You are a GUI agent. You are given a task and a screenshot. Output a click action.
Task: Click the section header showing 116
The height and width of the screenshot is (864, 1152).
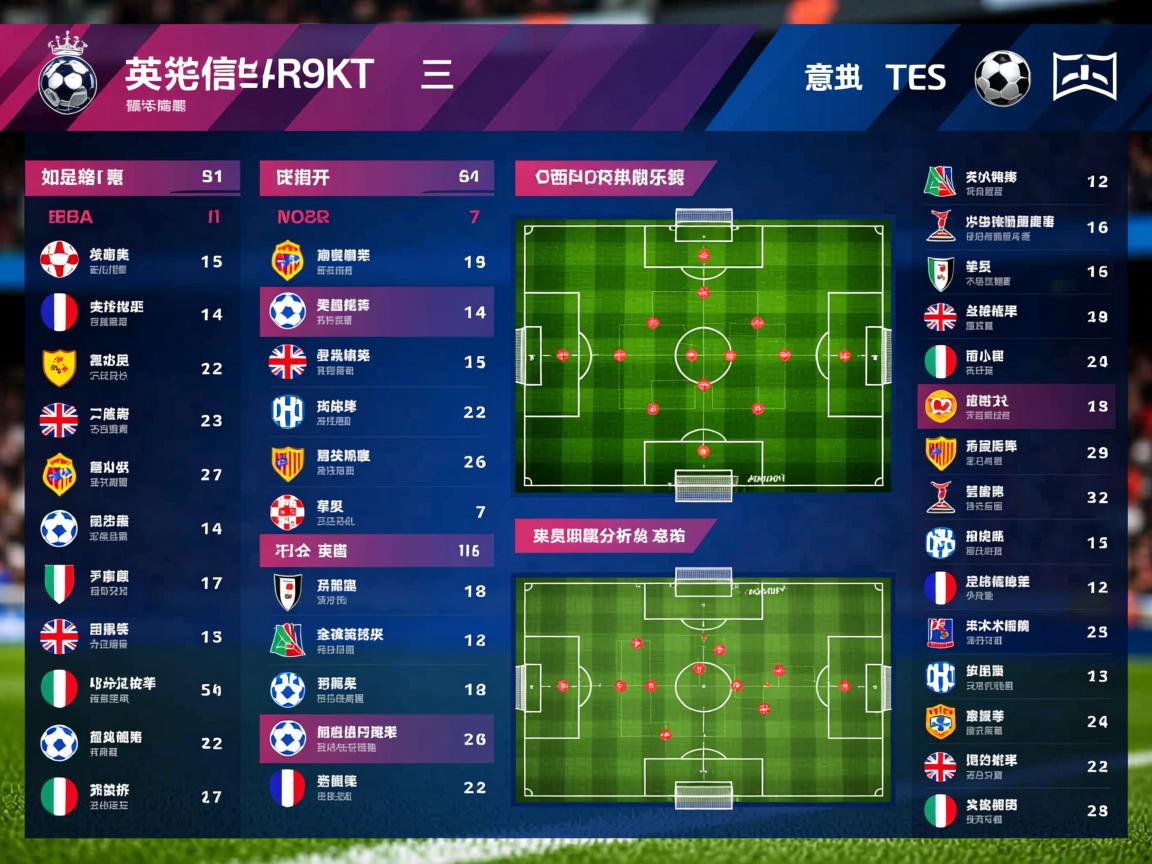click(x=376, y=550)
